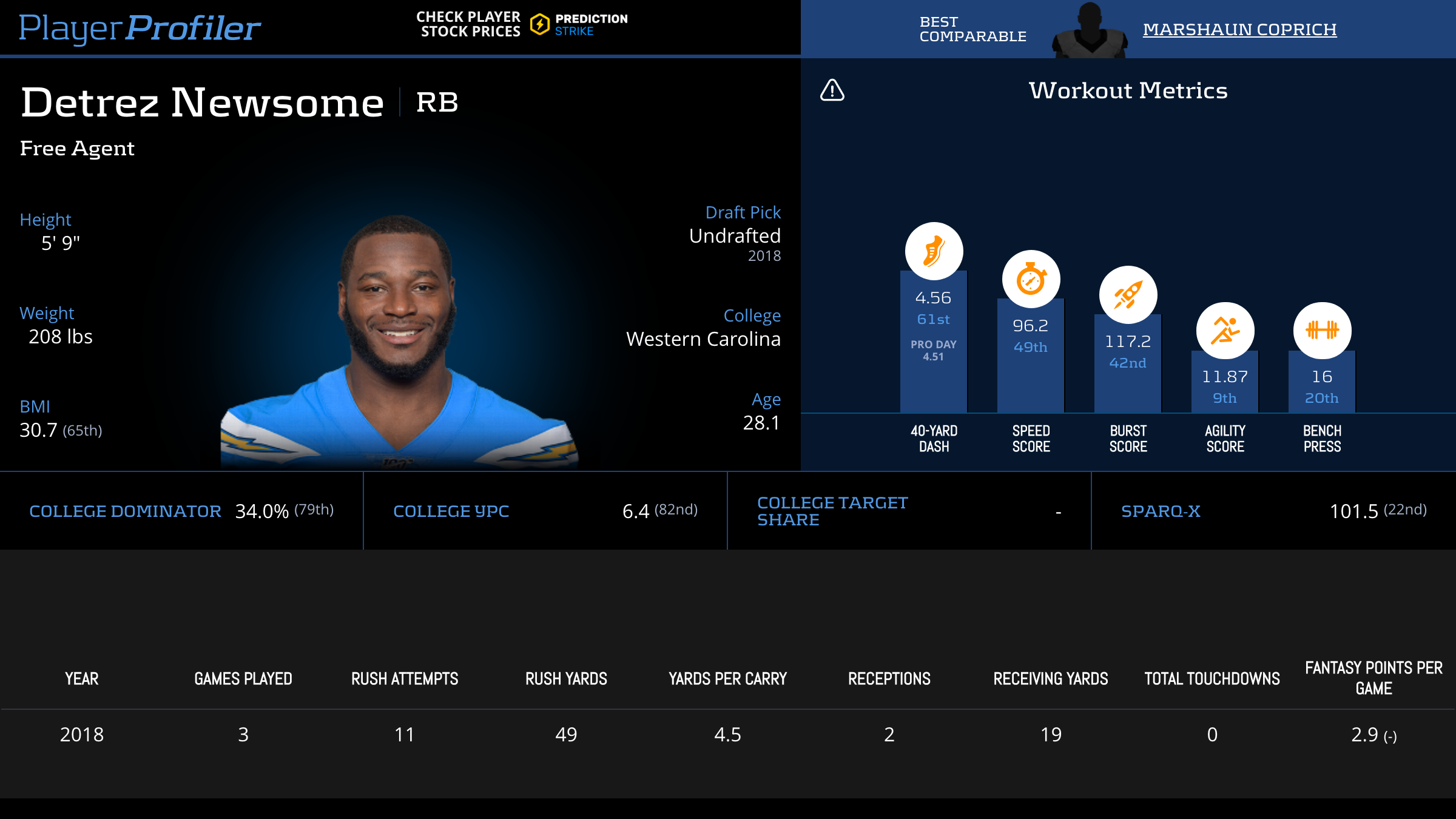Select the 40-yard dash shoe icon

click(934, 251)
